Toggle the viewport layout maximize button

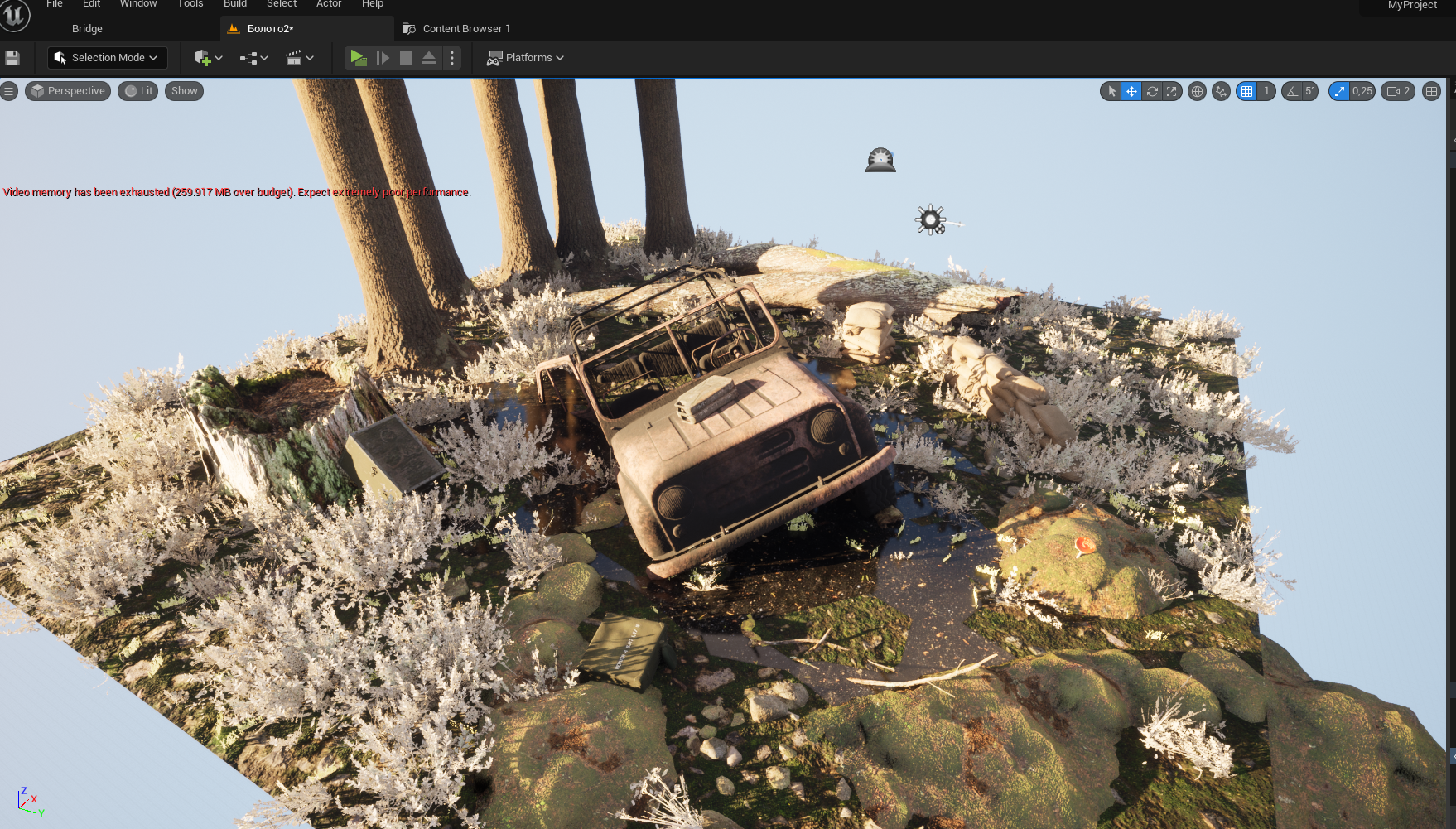tap(1431, 91)
